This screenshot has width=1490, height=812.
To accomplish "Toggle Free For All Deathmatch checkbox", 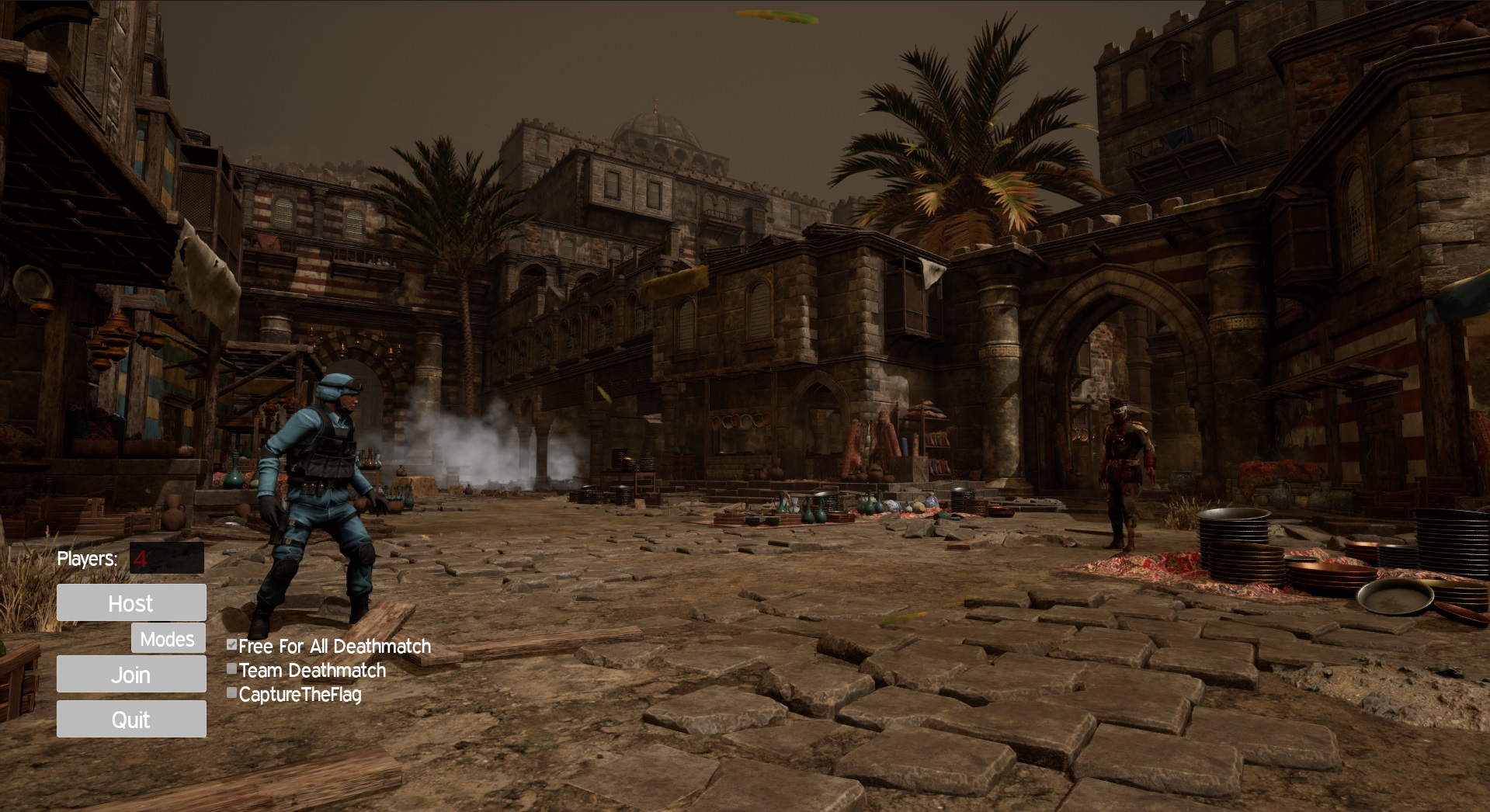I will click(x=231, y=645).
